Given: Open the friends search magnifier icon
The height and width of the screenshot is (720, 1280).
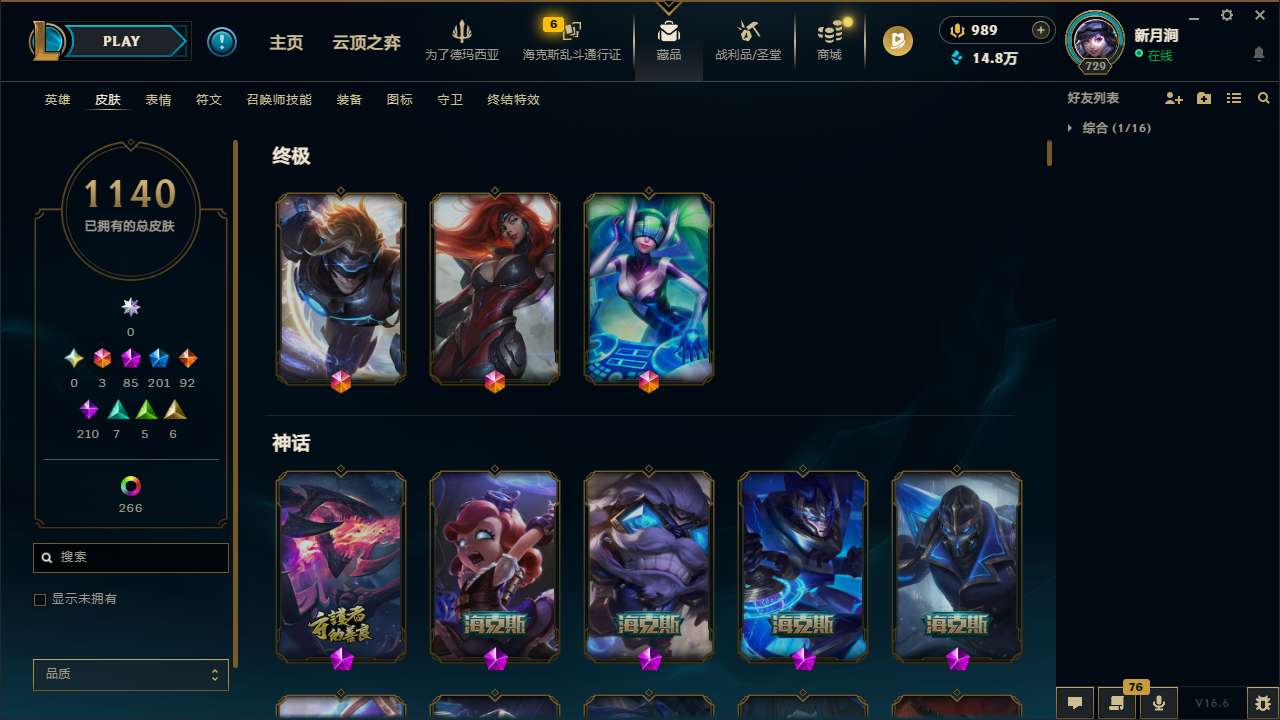Looking at the screenshot, I should tap(1264, 97).
